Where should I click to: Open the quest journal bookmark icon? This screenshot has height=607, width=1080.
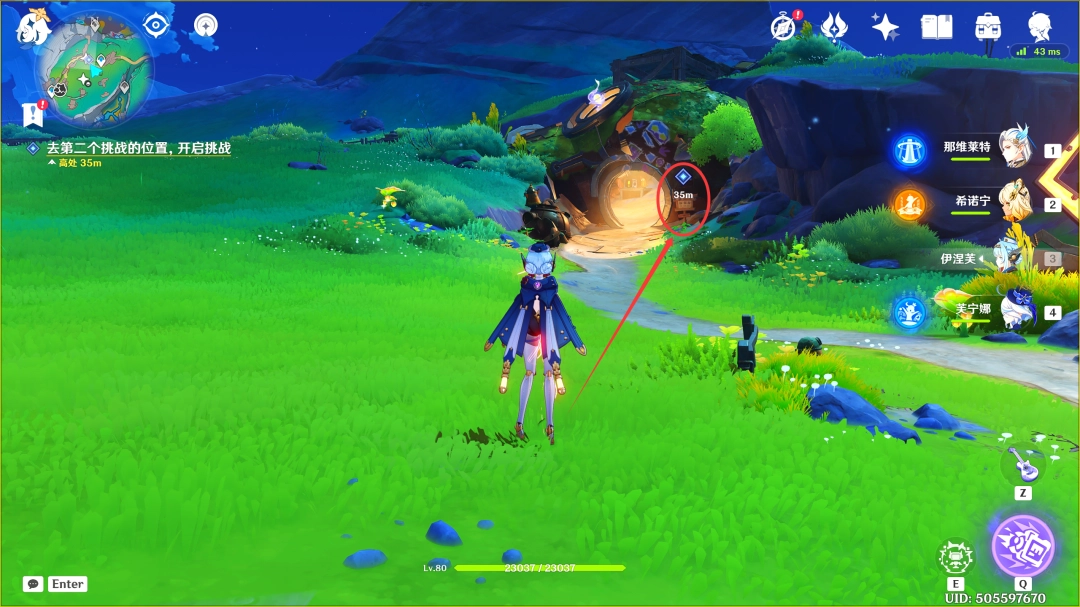tap(32, 114)
